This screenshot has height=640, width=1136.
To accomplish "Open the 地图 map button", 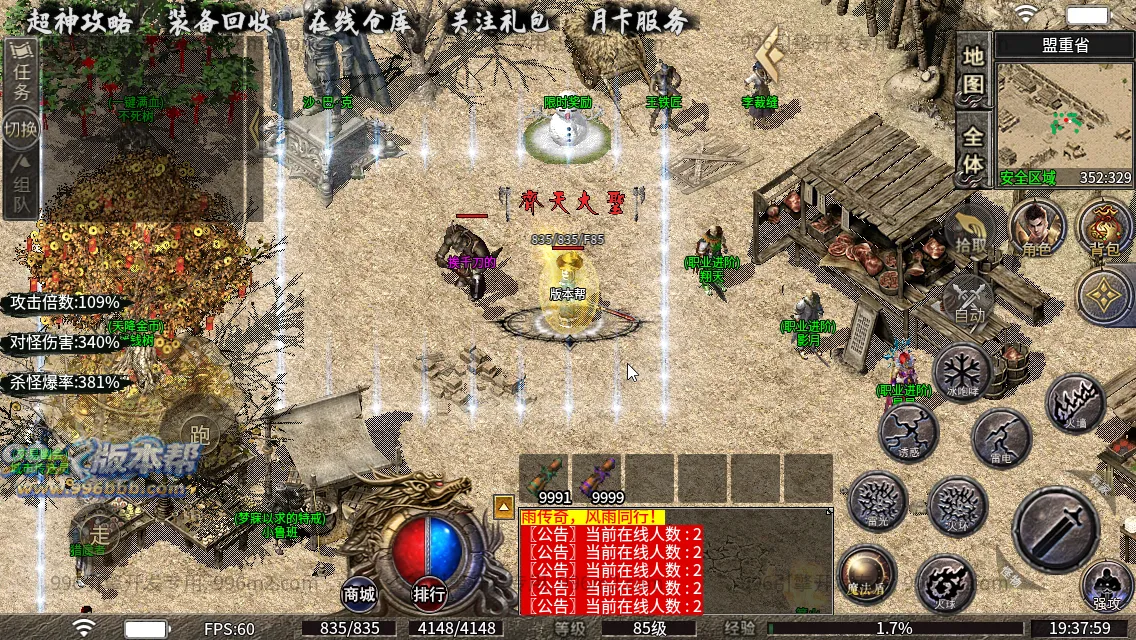I will (x=973, y=69).
